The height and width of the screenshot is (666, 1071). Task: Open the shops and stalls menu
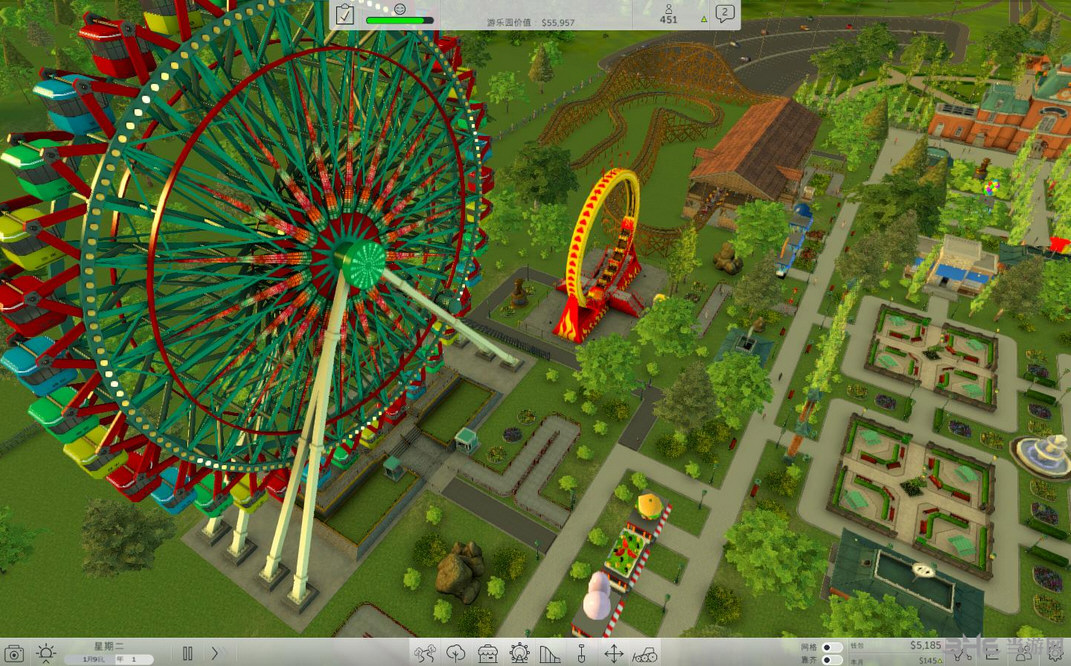point(487,654)
